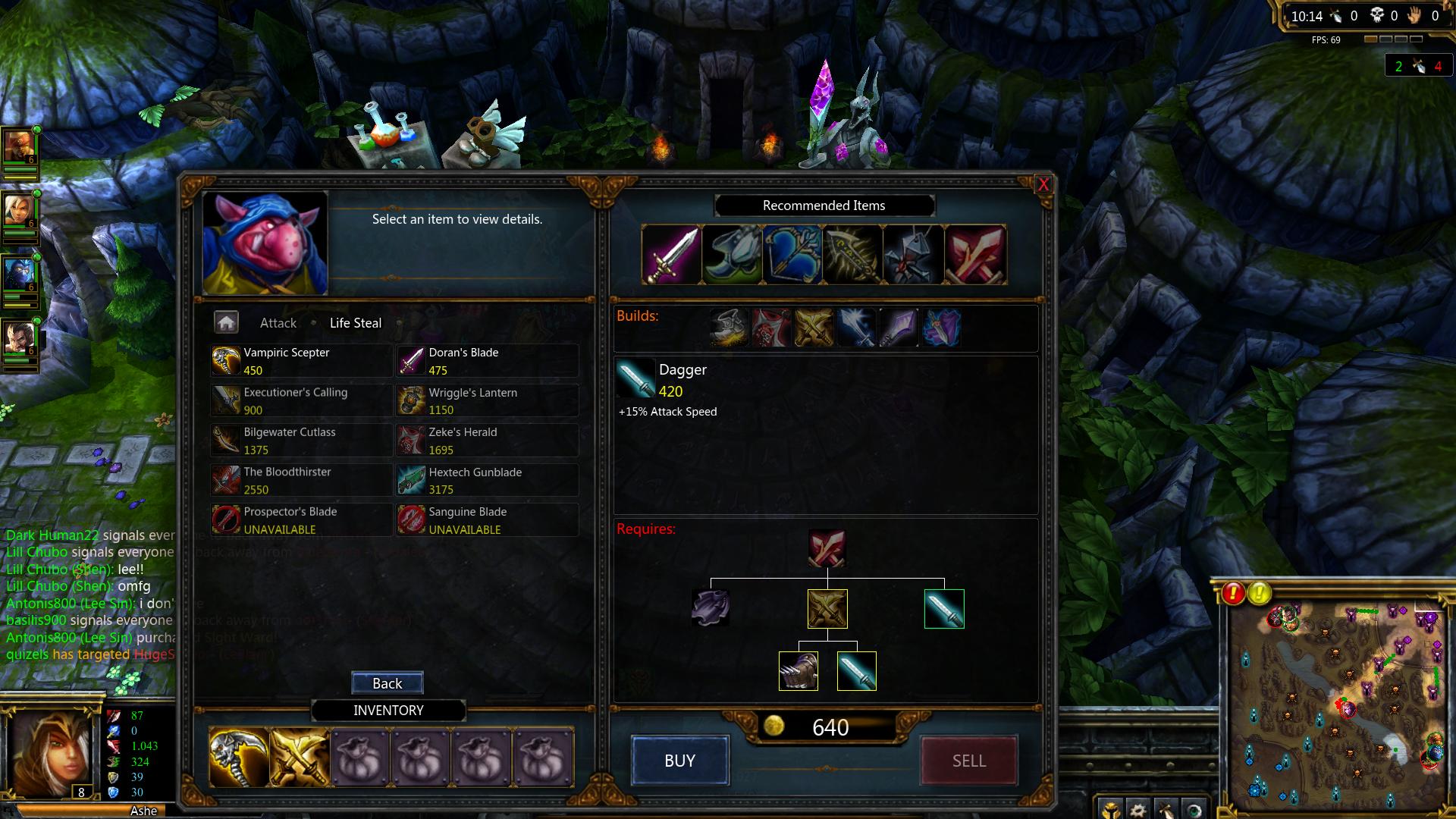This screenshot has width=1456, height=819.
Task: Select the first recommended sword item
Action: [671, 255]
